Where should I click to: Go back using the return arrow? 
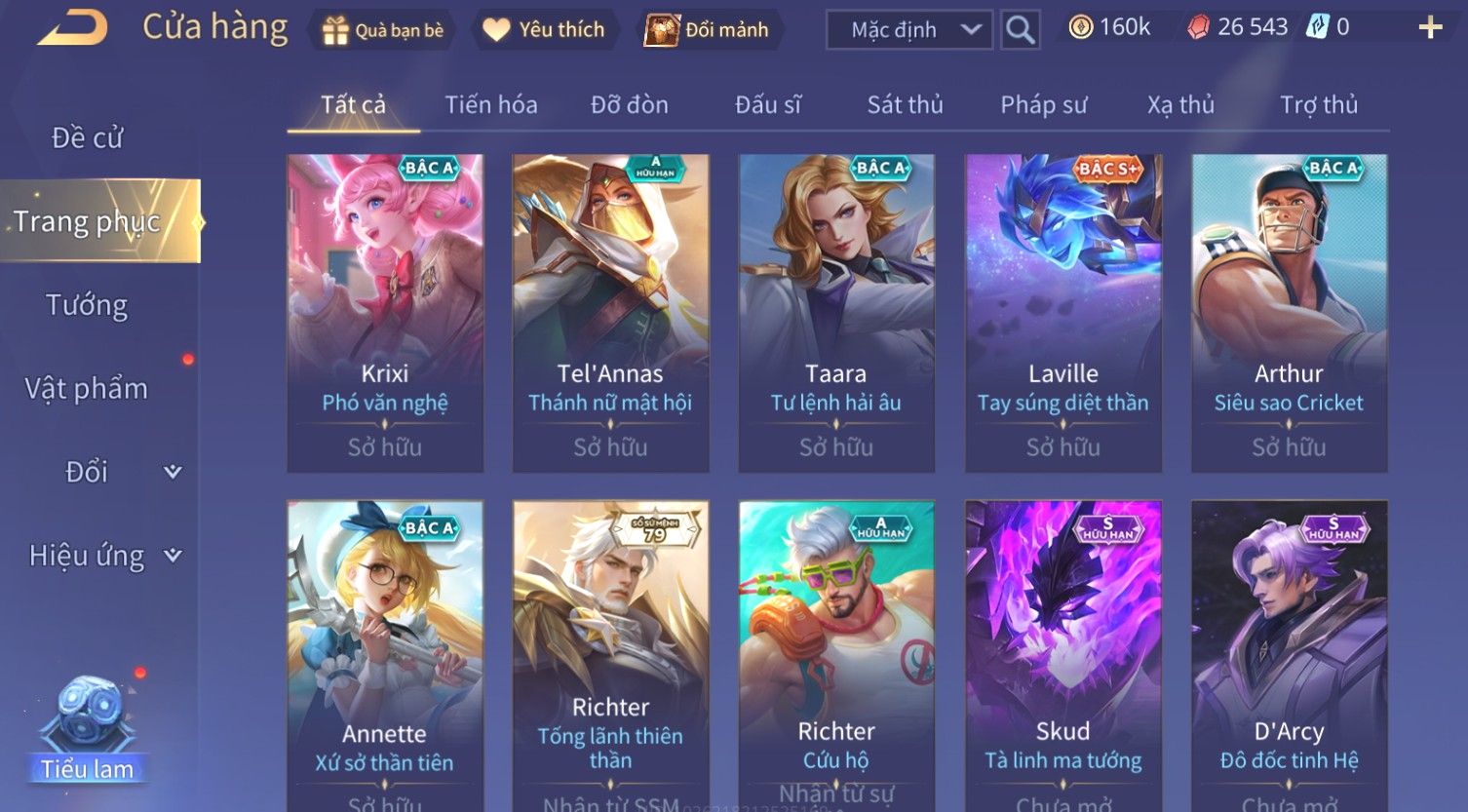(x=73, y=27)
